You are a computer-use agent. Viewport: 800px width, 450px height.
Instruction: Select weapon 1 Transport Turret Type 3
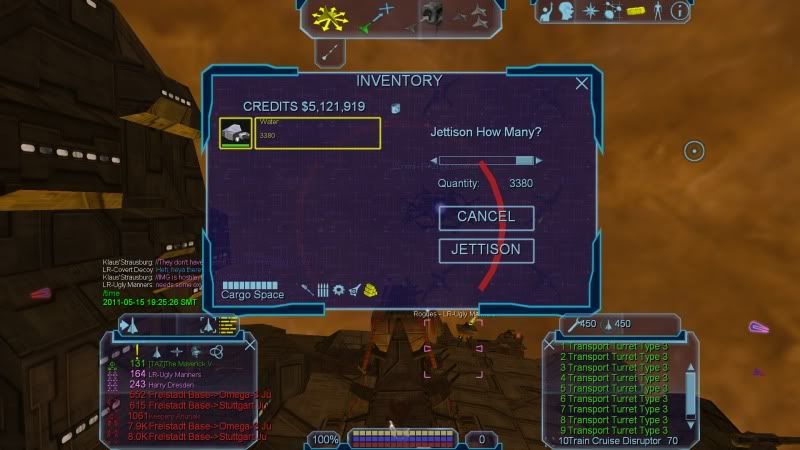(x=614, y=347)
